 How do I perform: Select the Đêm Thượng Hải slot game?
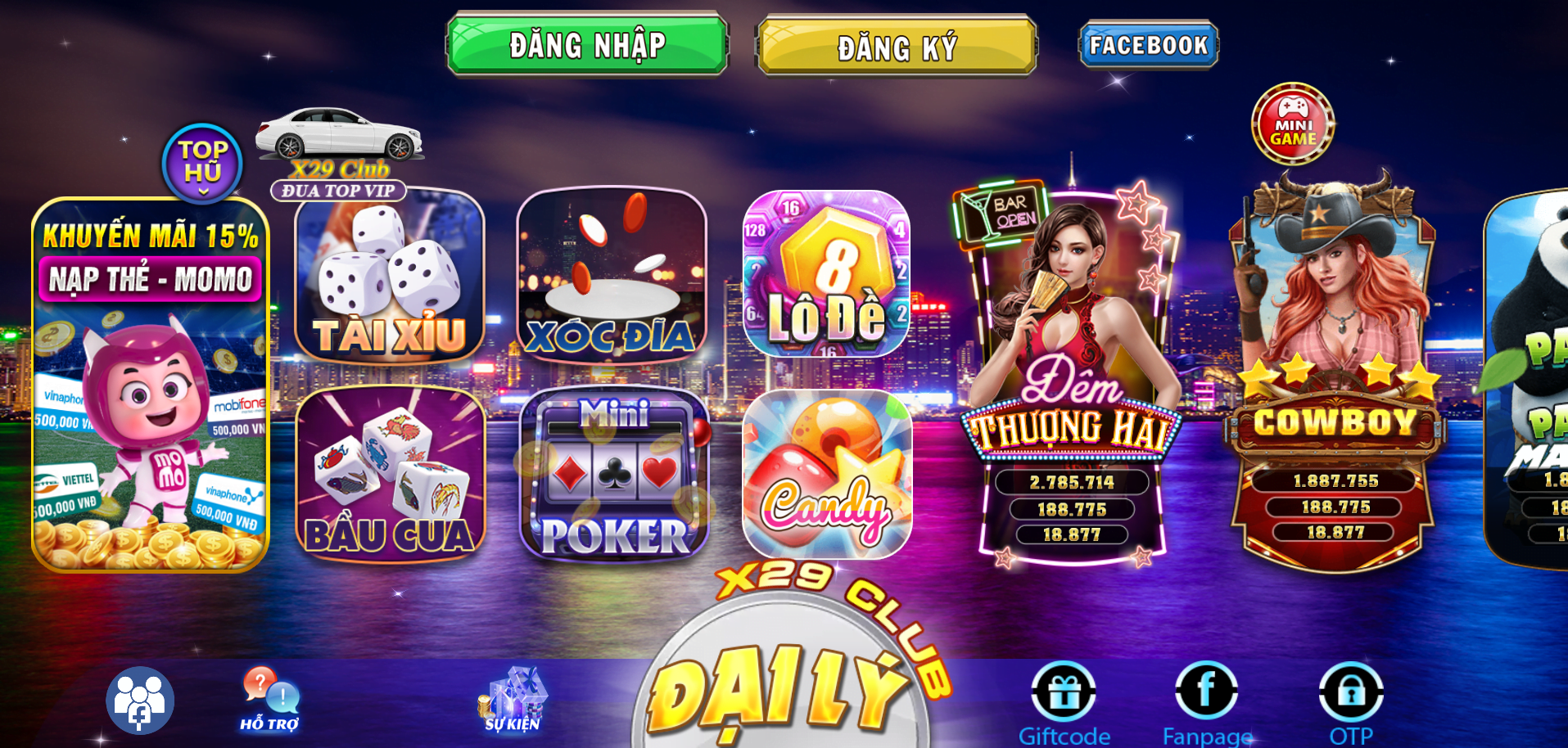[x=1072, y=376]
